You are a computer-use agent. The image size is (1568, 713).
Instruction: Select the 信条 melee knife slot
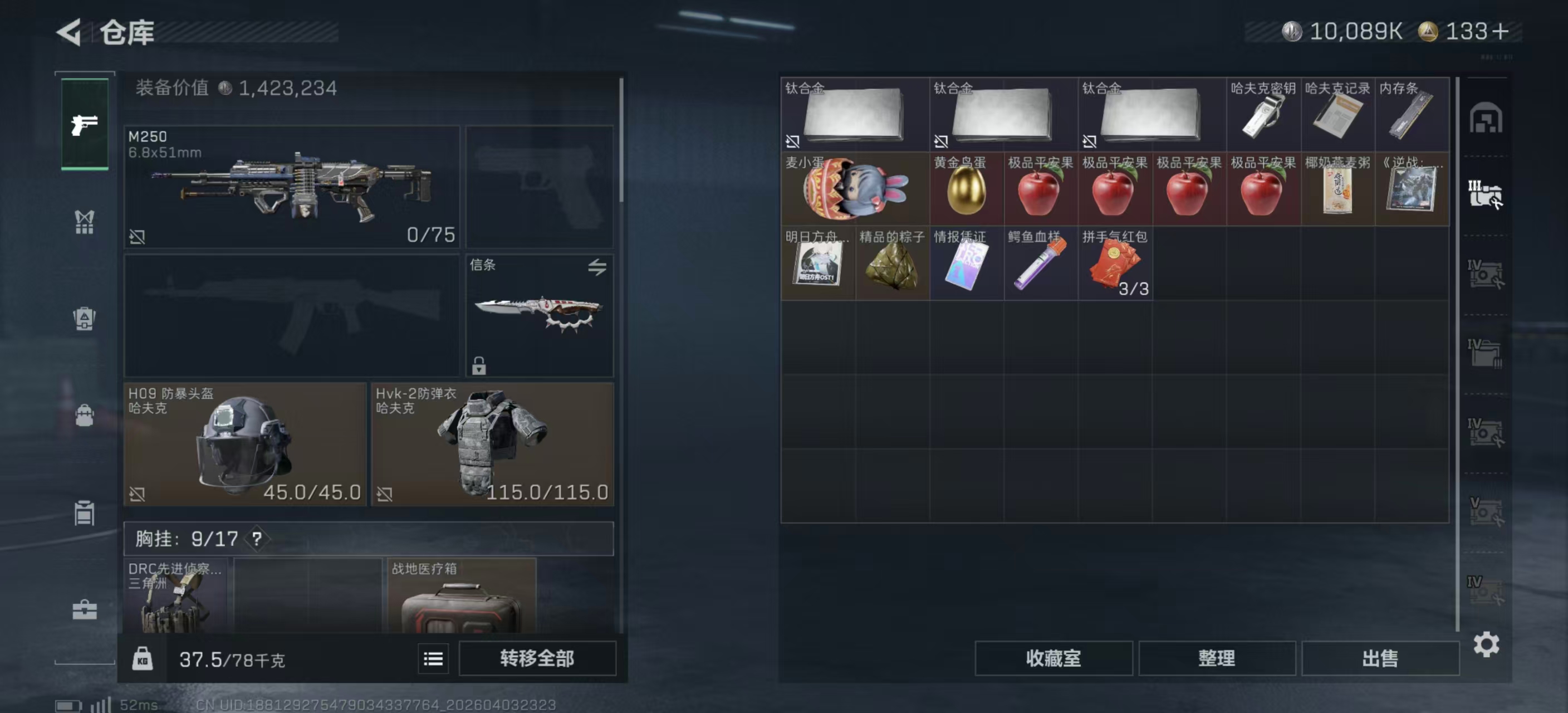coord(540,315)
